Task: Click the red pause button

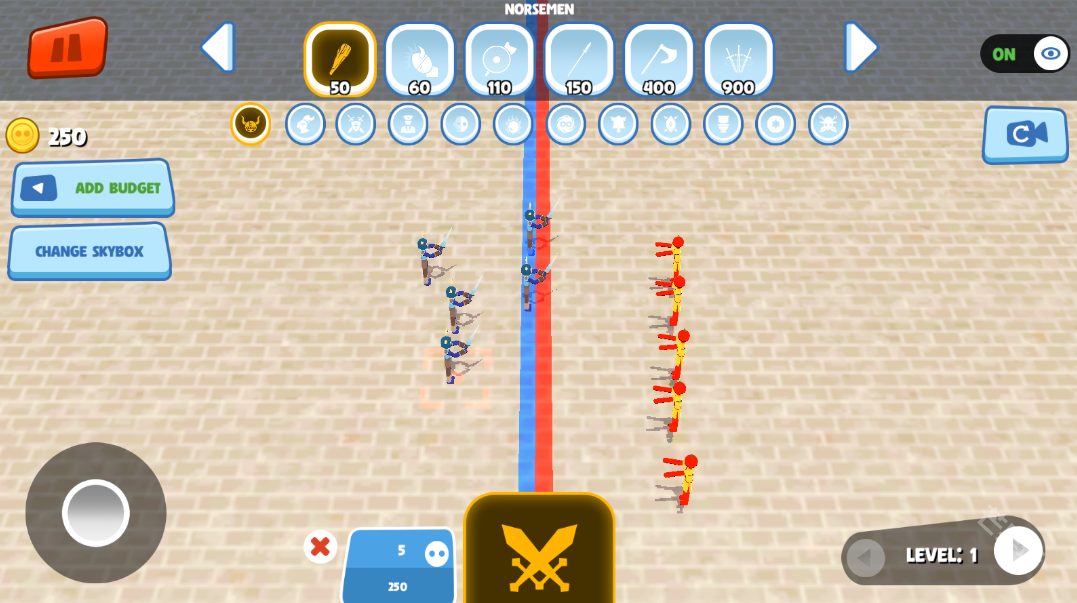Action: [68, 47]
